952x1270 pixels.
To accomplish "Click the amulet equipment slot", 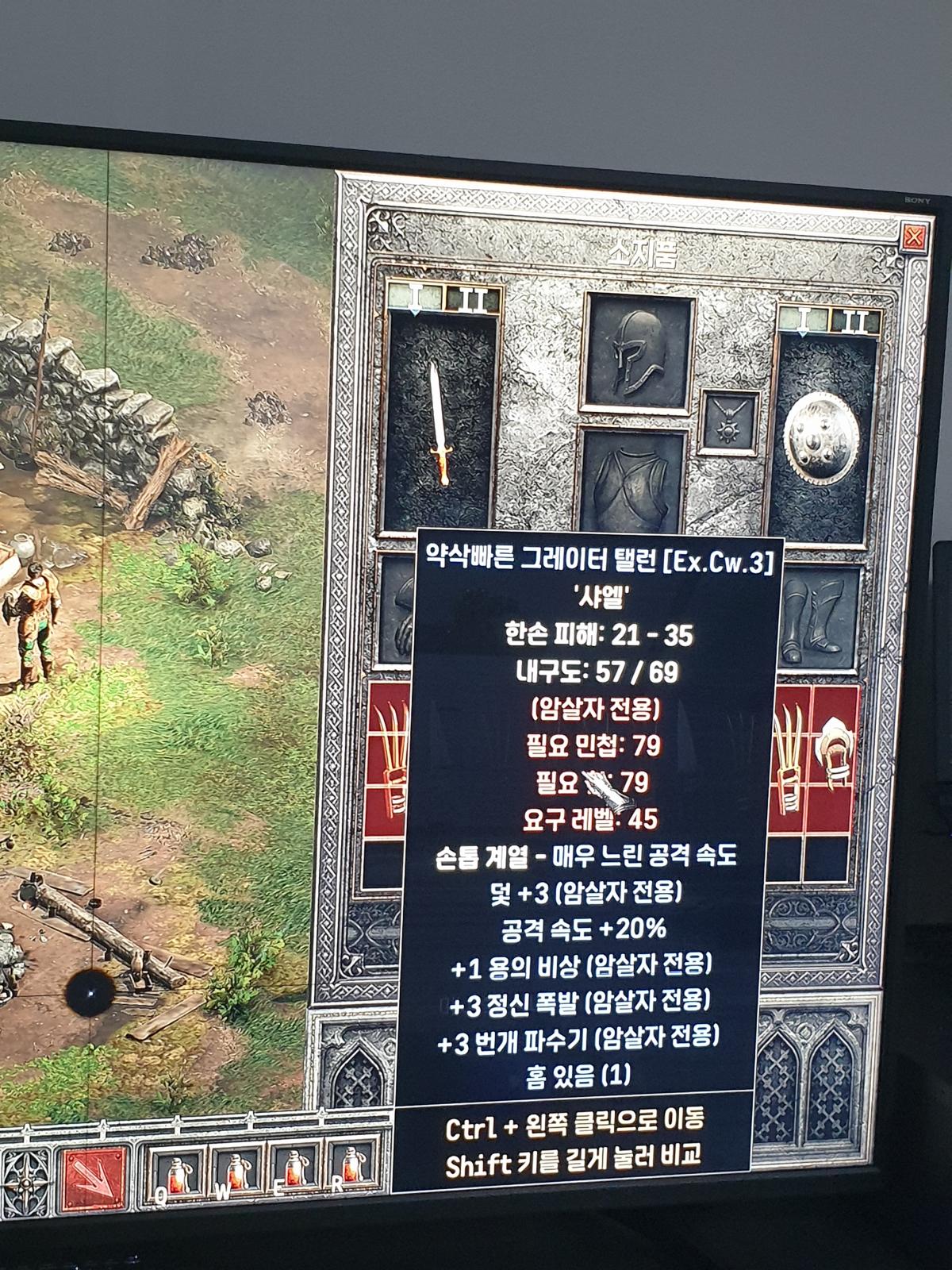I will [x=730, y=423].
